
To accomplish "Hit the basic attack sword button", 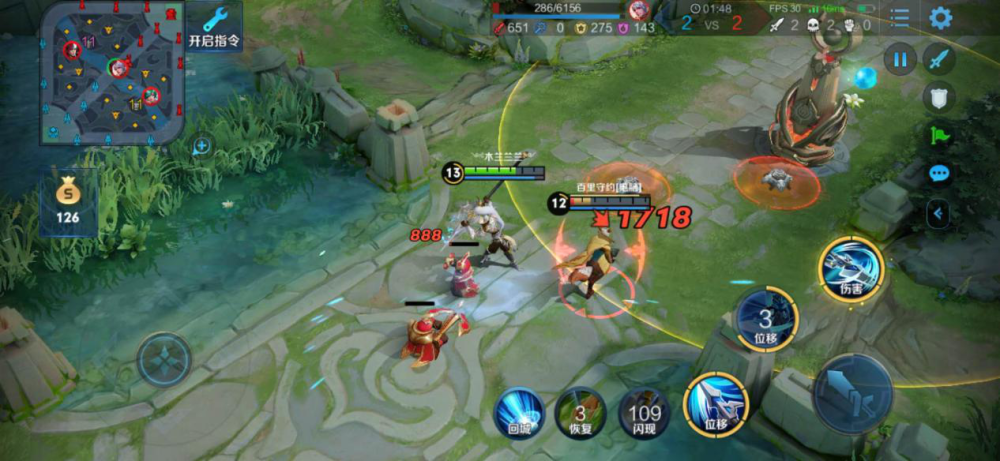I will click(x=853, y=393).
